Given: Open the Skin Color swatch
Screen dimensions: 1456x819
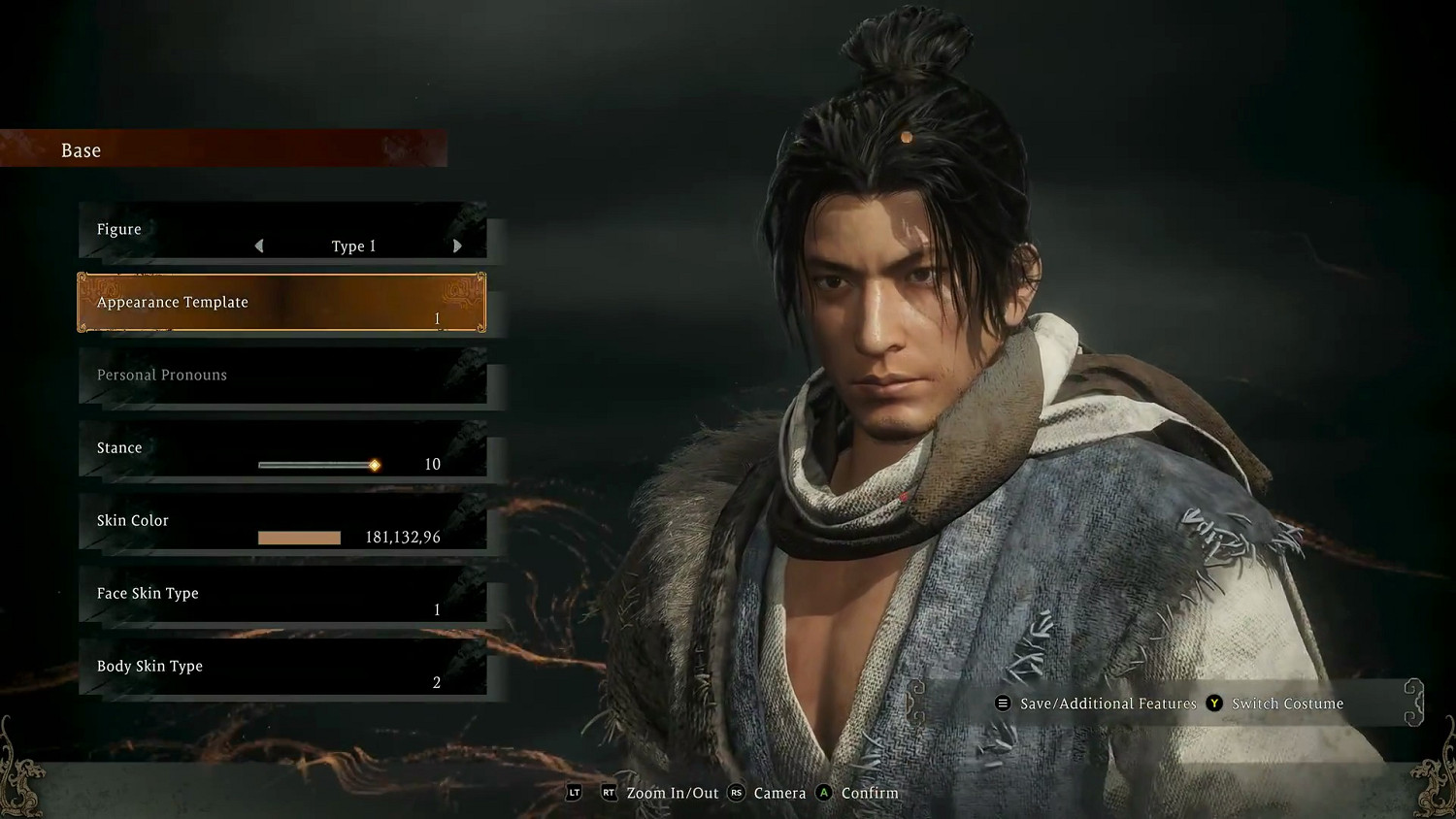Looking at the screenshot, I should coord(299,537).
